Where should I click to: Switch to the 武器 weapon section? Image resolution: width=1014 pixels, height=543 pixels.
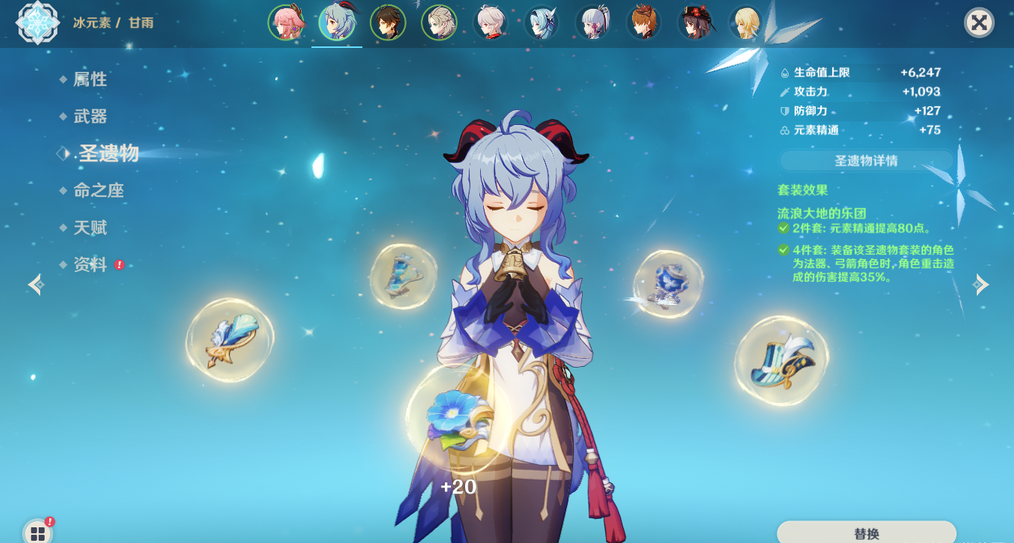[90, 116]
